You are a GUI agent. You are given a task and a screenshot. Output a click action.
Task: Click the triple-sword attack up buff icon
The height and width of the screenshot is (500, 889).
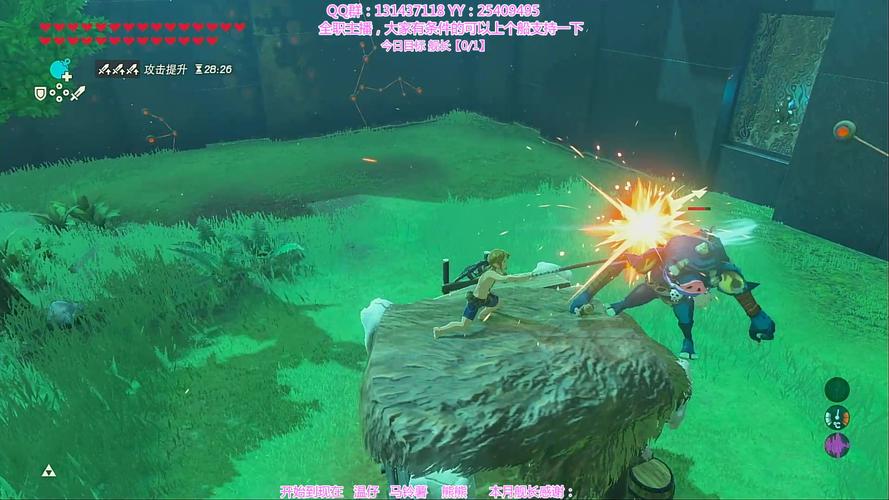[x=116, y=70]
